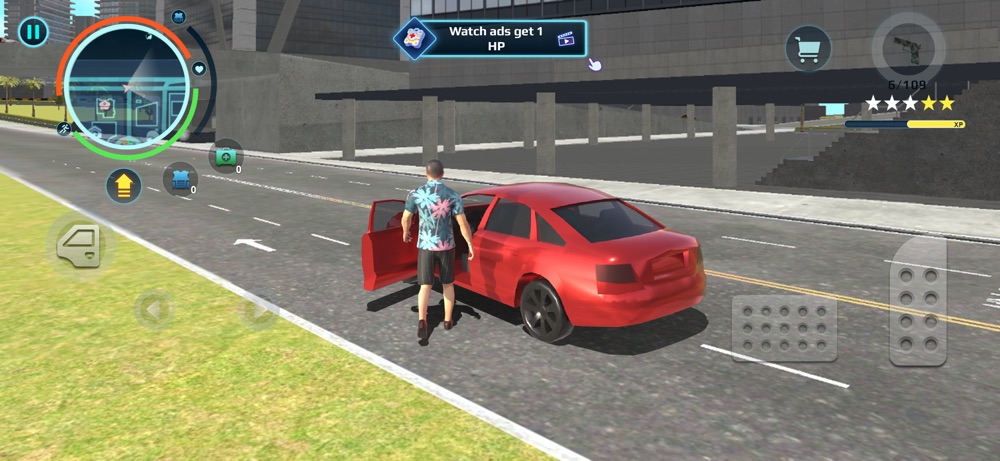The height and width of the screenshot is (461, 1000).
Task: Tap the small armor icon above minimap
Action: [178, 17]
